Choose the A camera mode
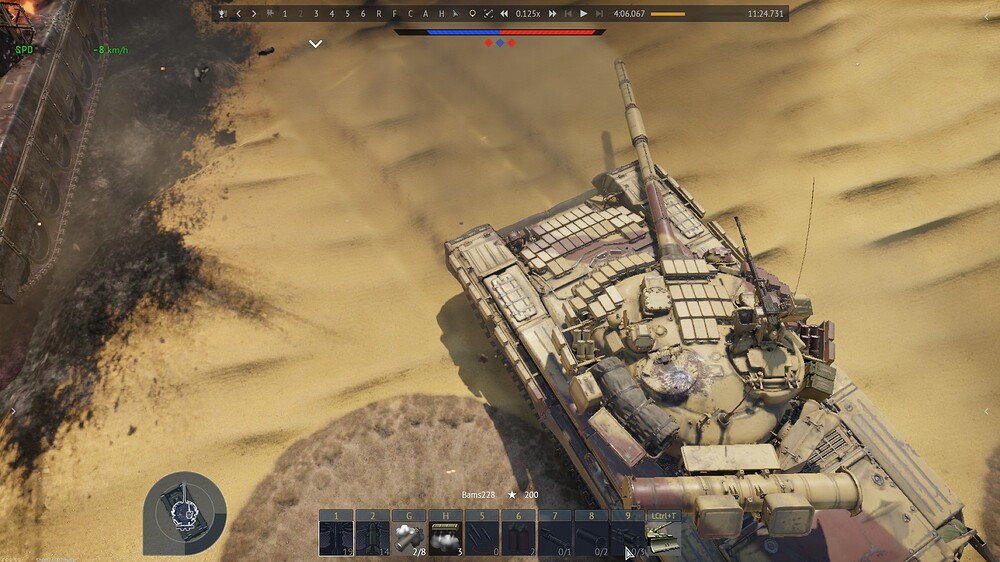Viewport: 1000px width, 562px height. point(425,14)
